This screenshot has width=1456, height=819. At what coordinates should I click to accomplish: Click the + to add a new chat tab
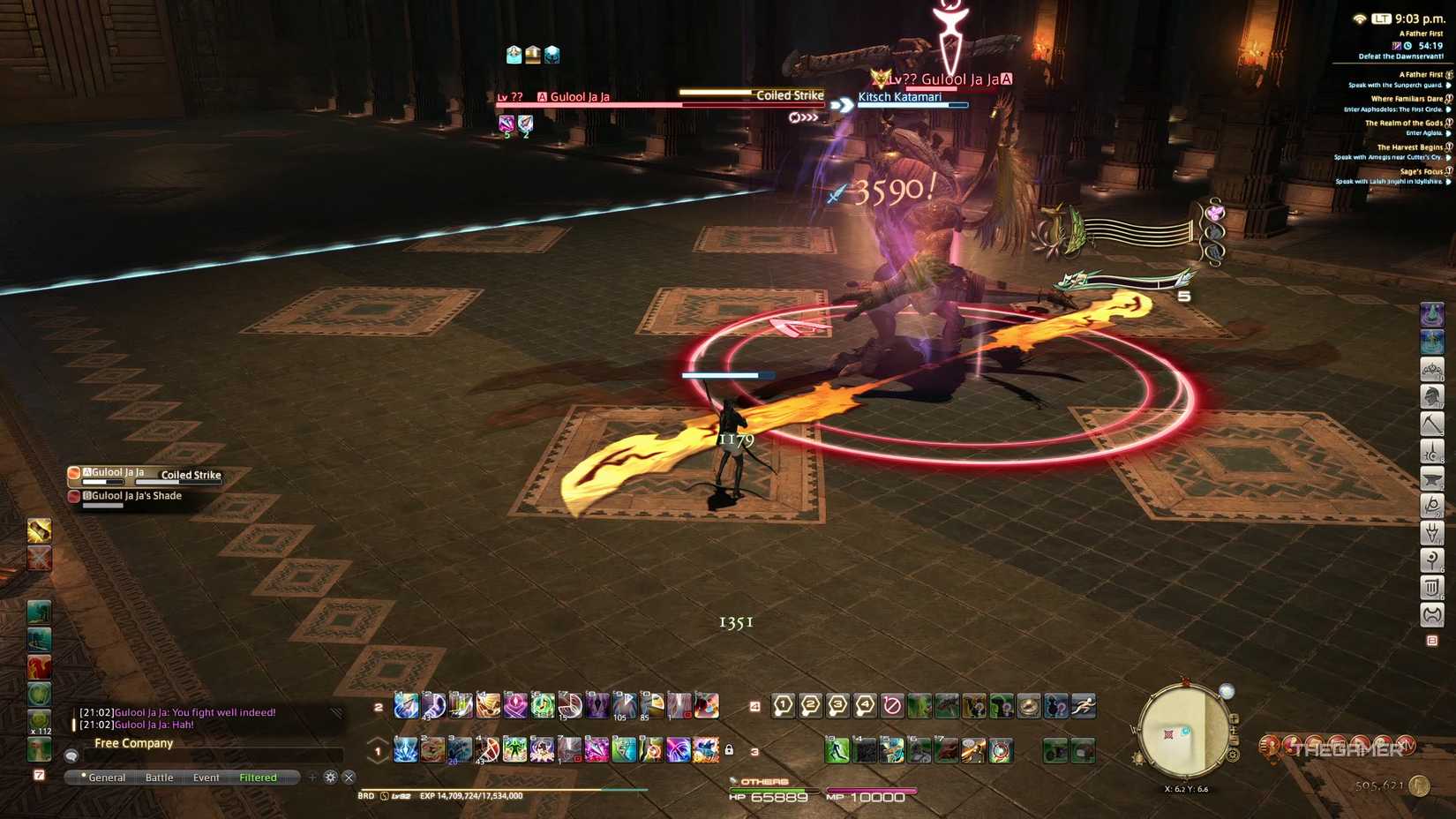coord(313,778)
